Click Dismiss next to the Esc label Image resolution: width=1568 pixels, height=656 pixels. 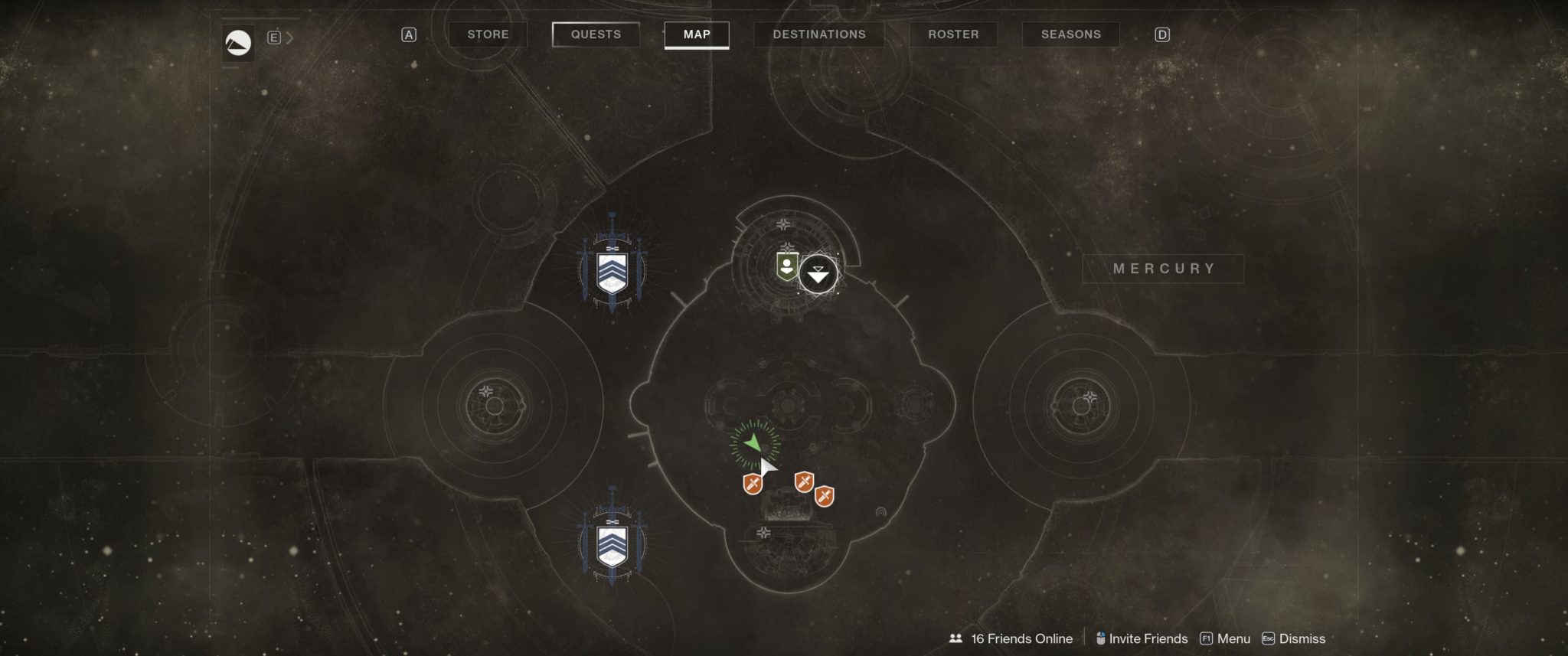[x=1304, y=638]
